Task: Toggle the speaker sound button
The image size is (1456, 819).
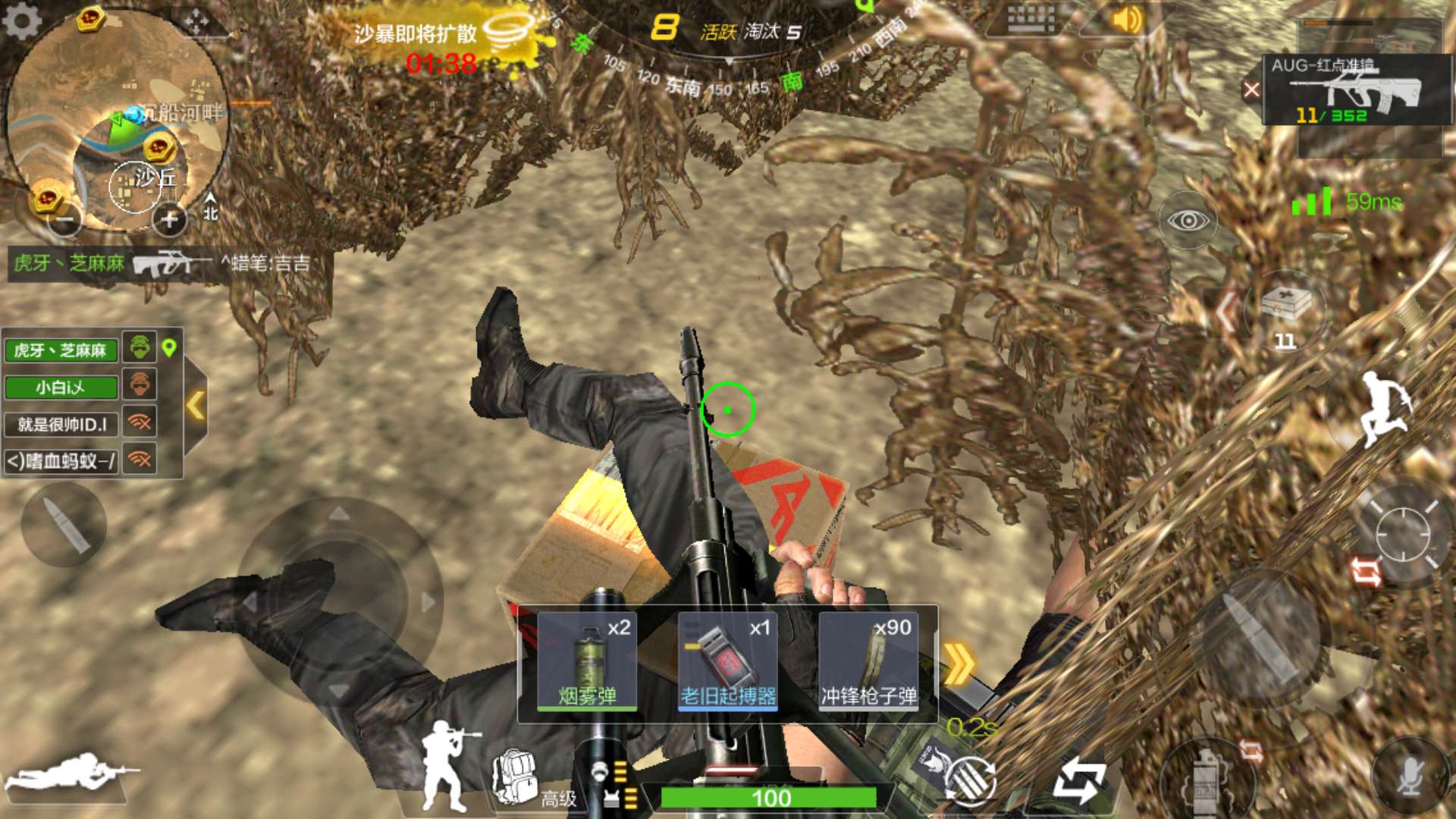Action: pos(1127,20)
